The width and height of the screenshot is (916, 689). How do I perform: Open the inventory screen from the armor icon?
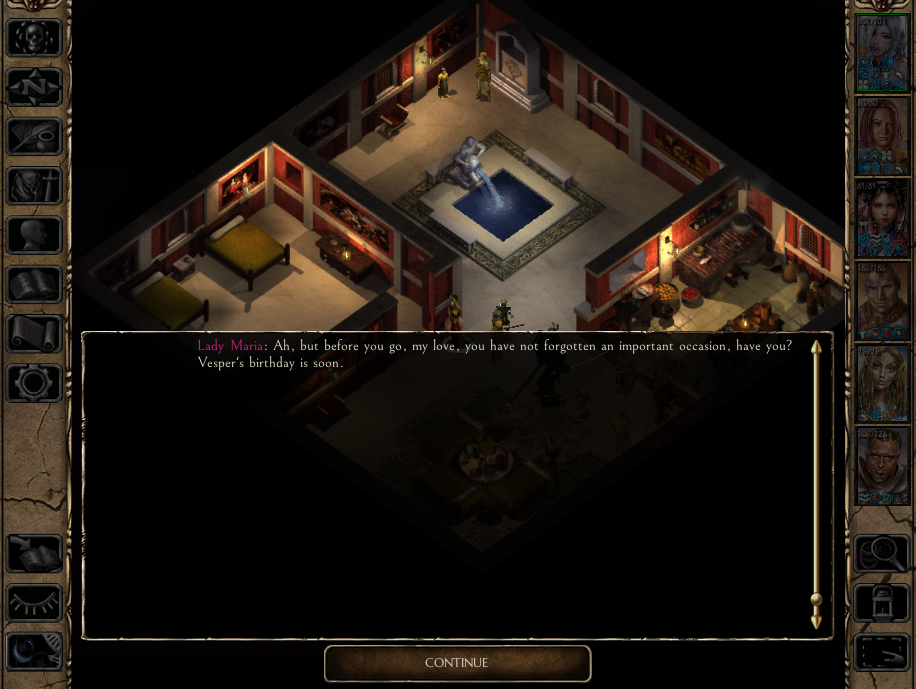click(x=35, y=186)
